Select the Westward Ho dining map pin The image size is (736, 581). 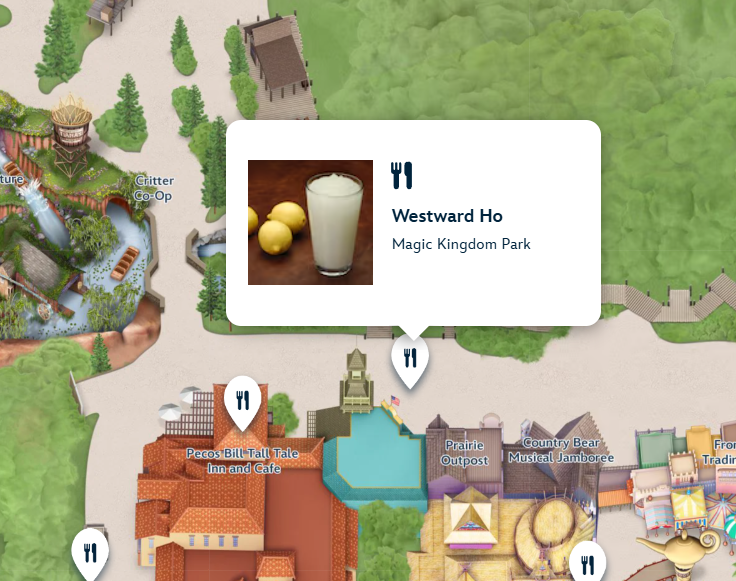tap(410, 358)
